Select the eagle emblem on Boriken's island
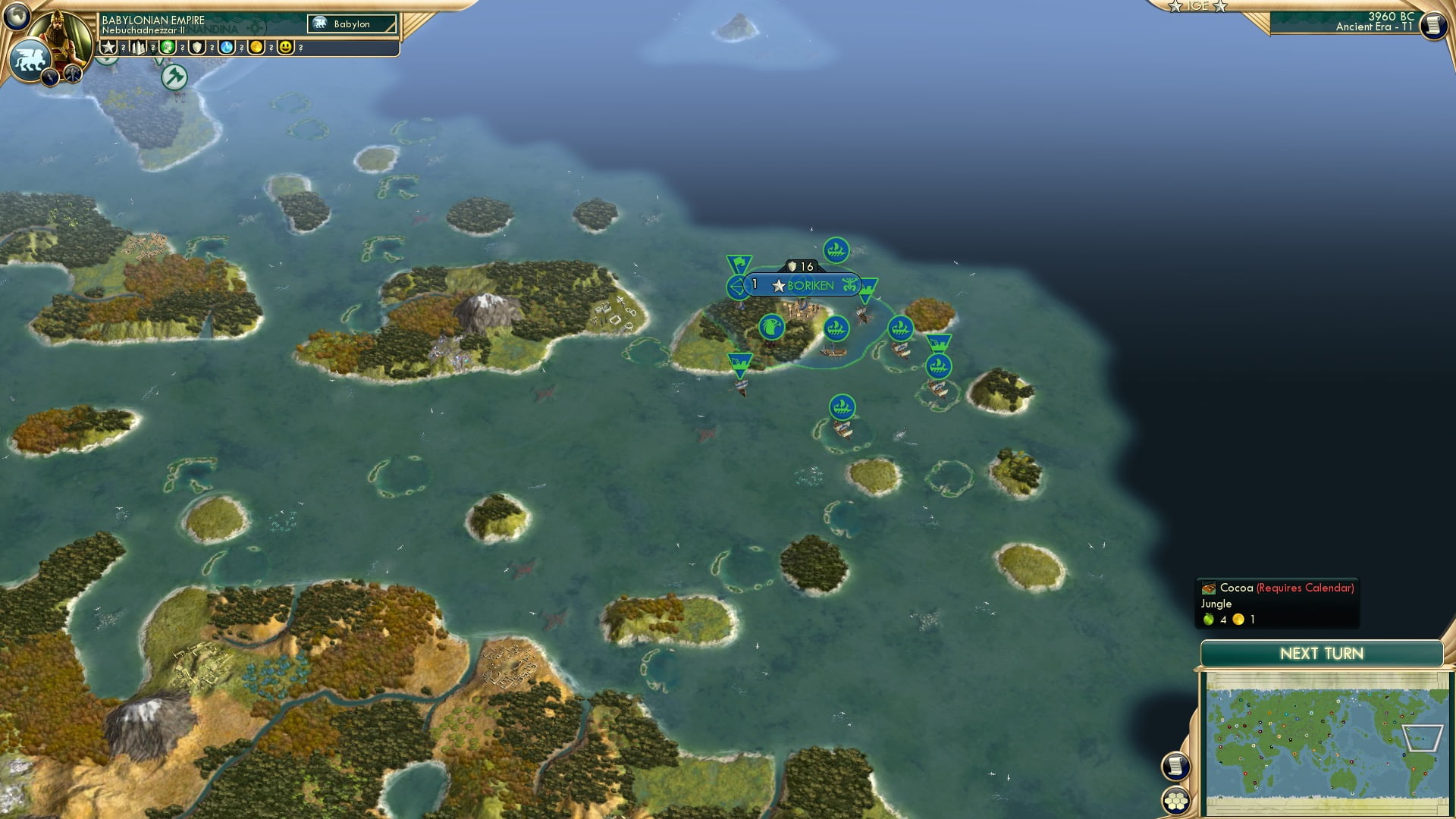 coord(773,327)
